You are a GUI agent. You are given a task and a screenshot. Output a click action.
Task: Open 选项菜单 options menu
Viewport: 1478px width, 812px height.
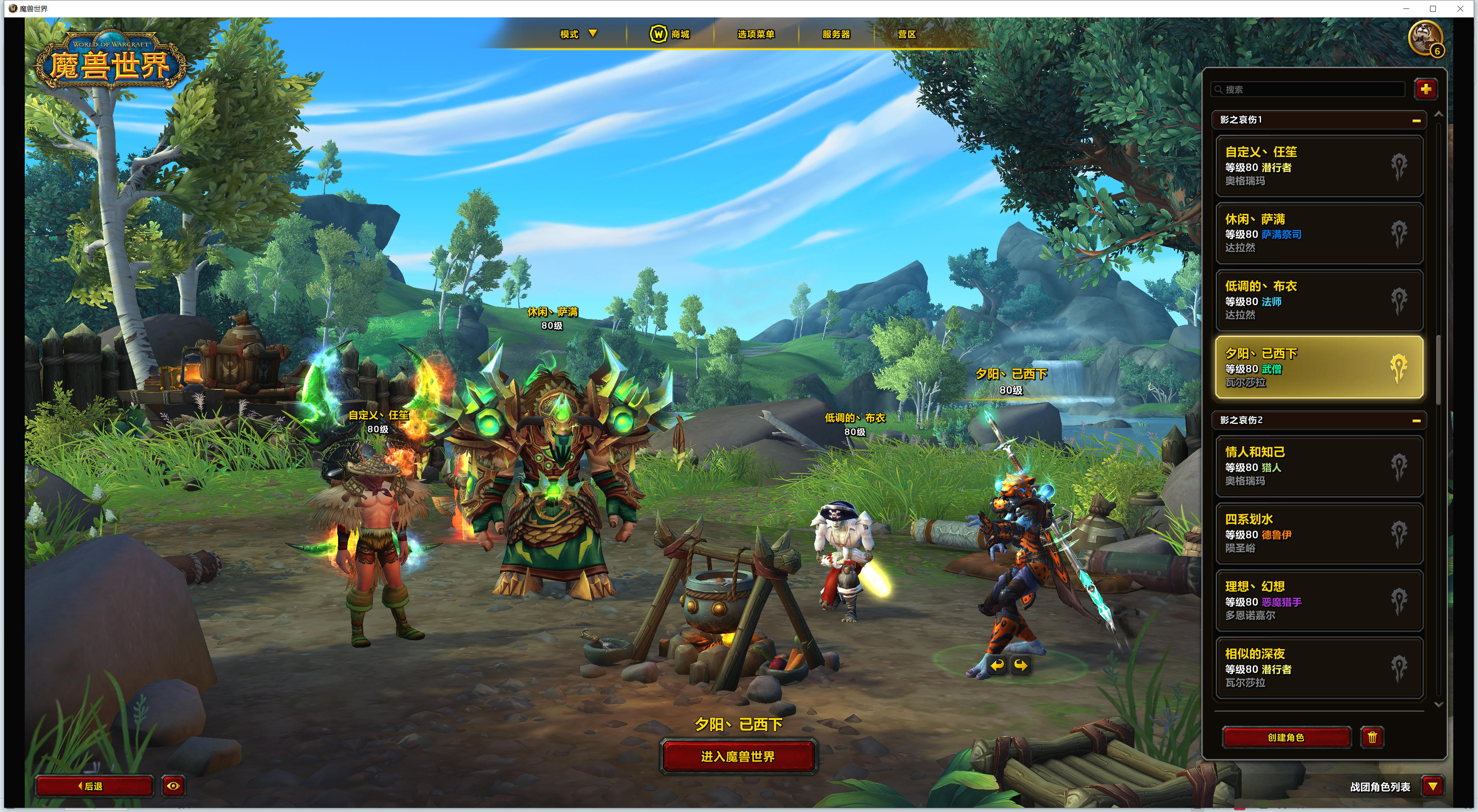tap(756, 34)
